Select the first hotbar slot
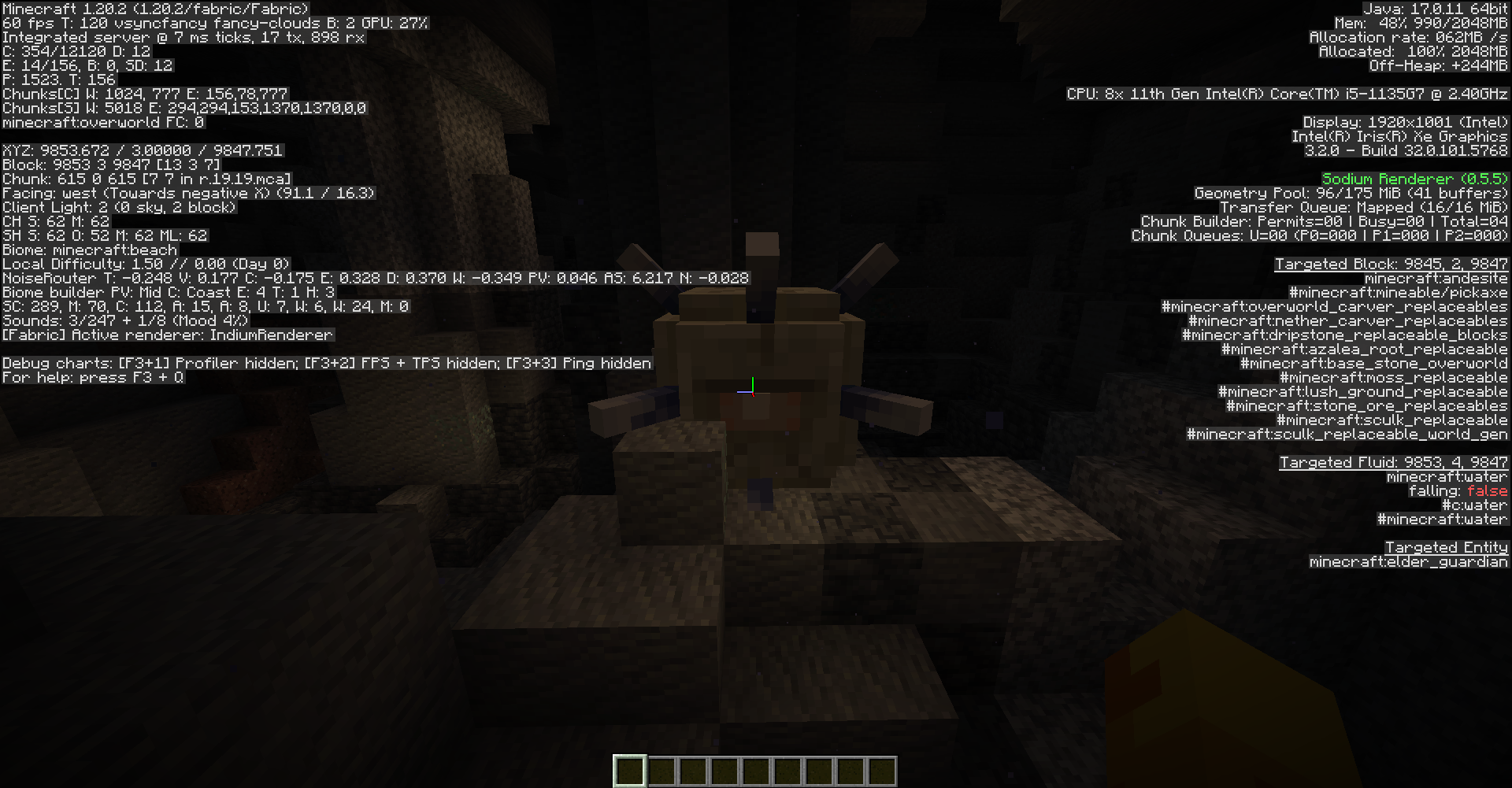The image size is (1512, 788). (628, 770)
